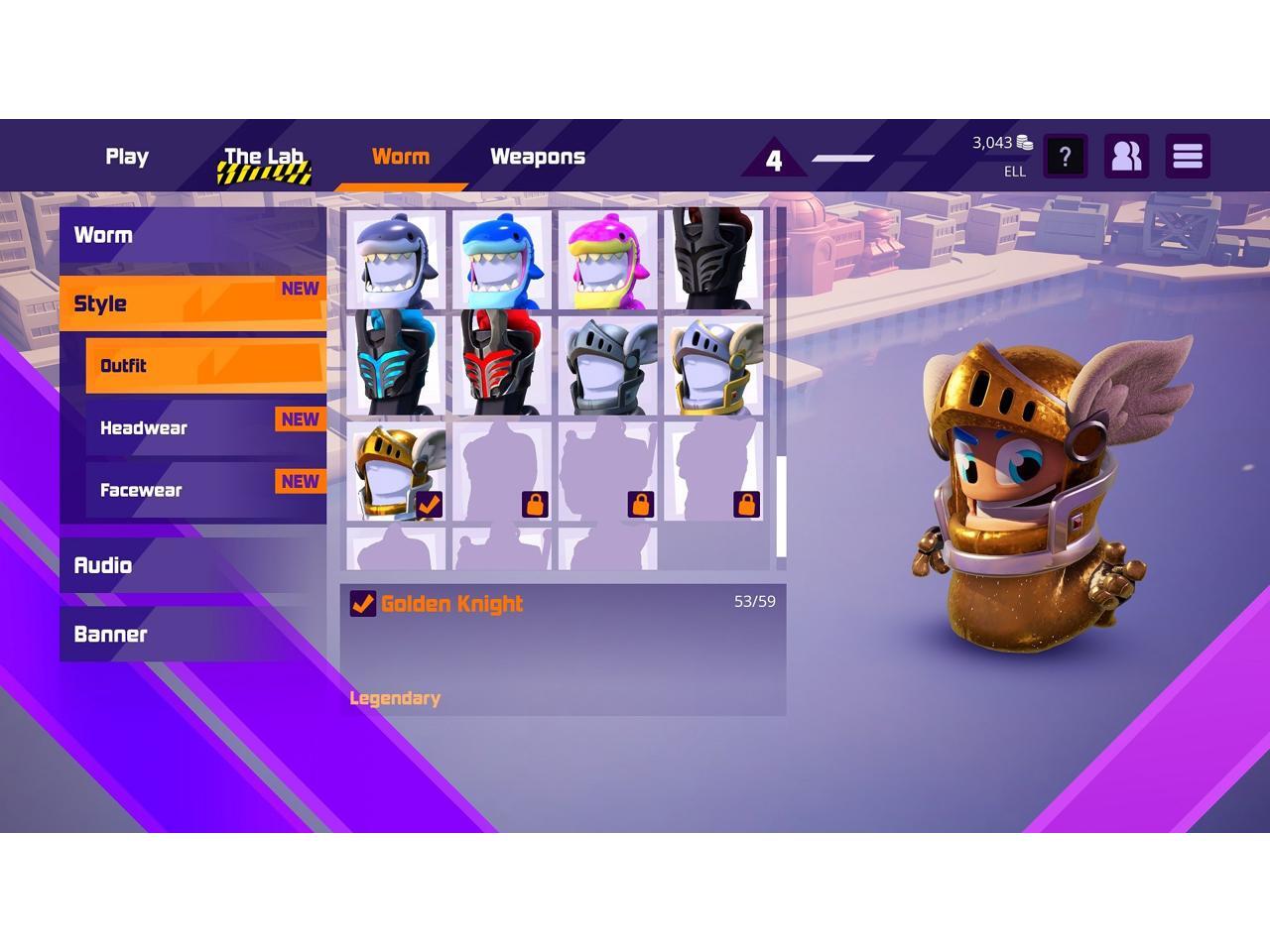Go to the Weapons tab
This screenshot has width=1270, height=952.
tap(538, 157)
